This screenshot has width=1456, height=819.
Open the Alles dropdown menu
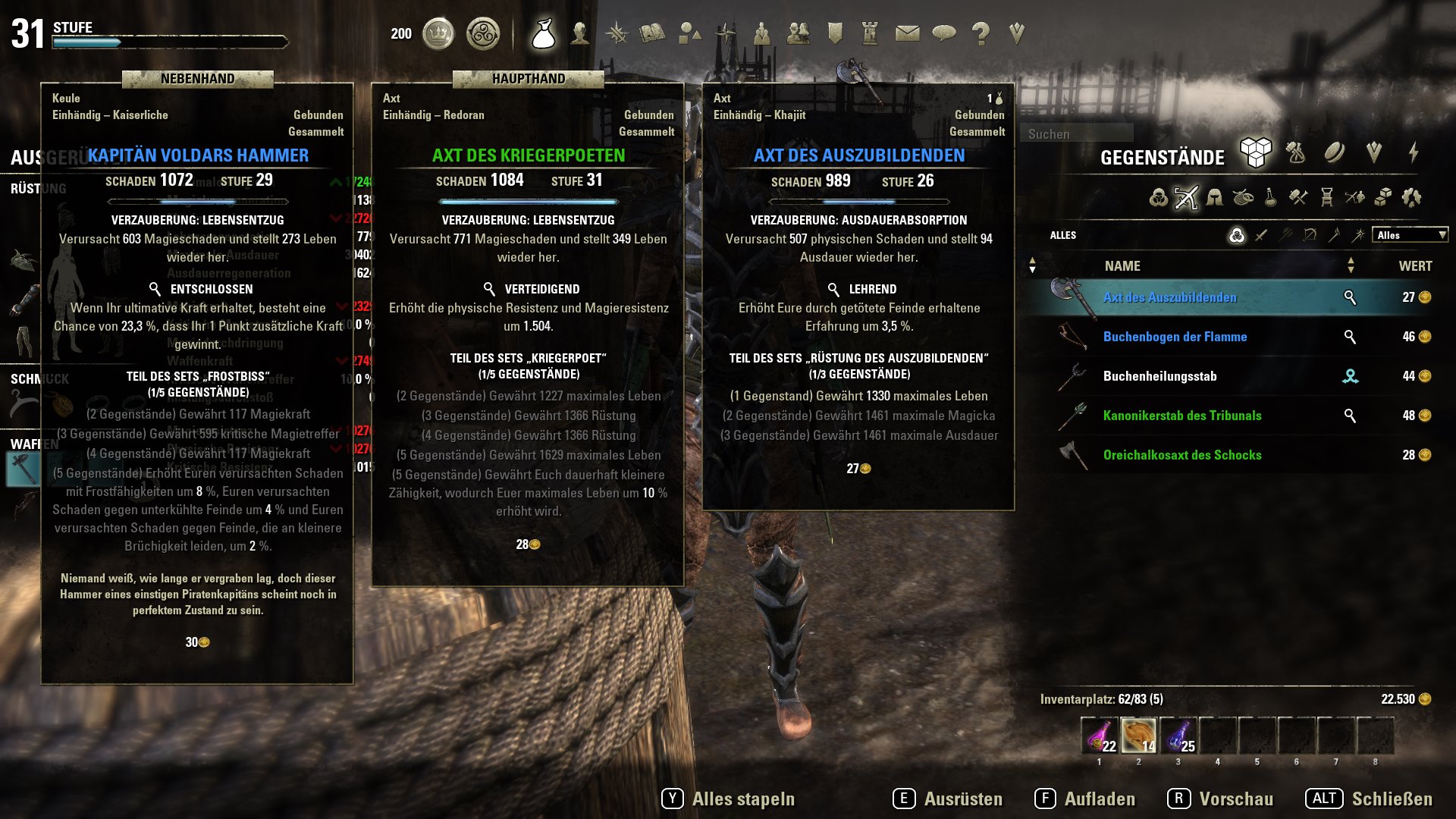pyautogui.click(x=1410, y=235)
